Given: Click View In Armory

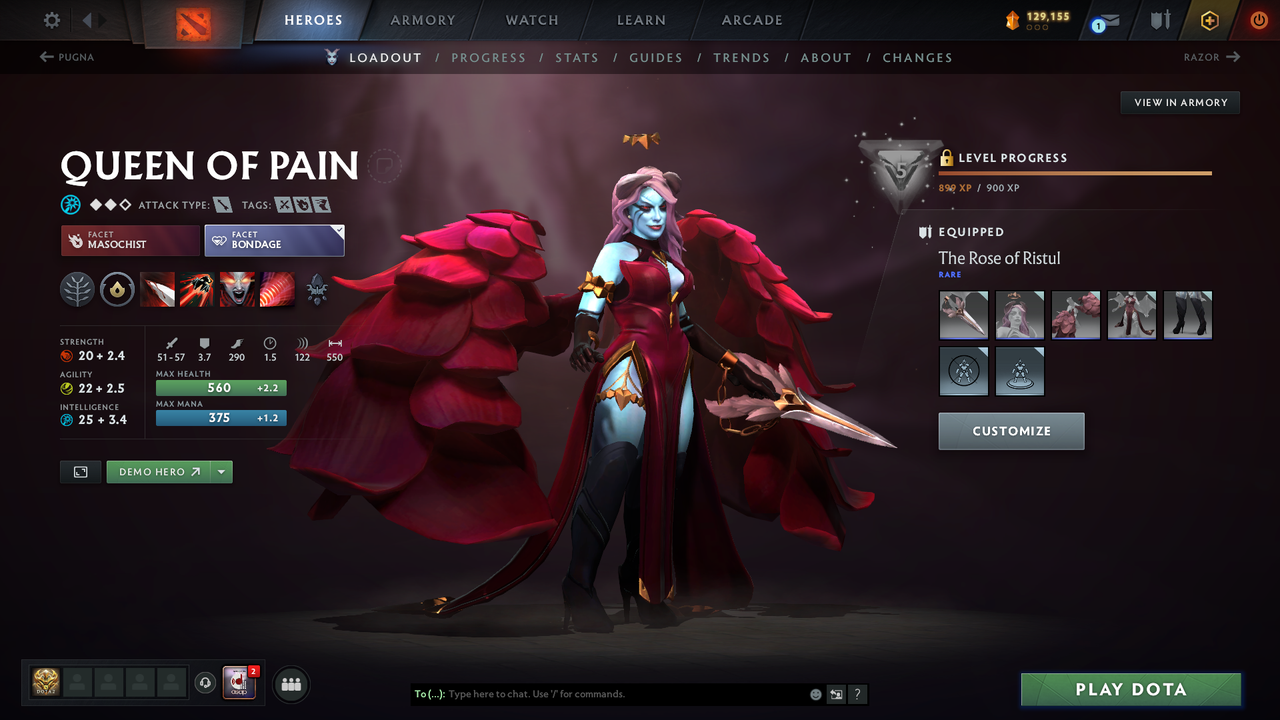Looking at the screenshot, I should 1179,102.
